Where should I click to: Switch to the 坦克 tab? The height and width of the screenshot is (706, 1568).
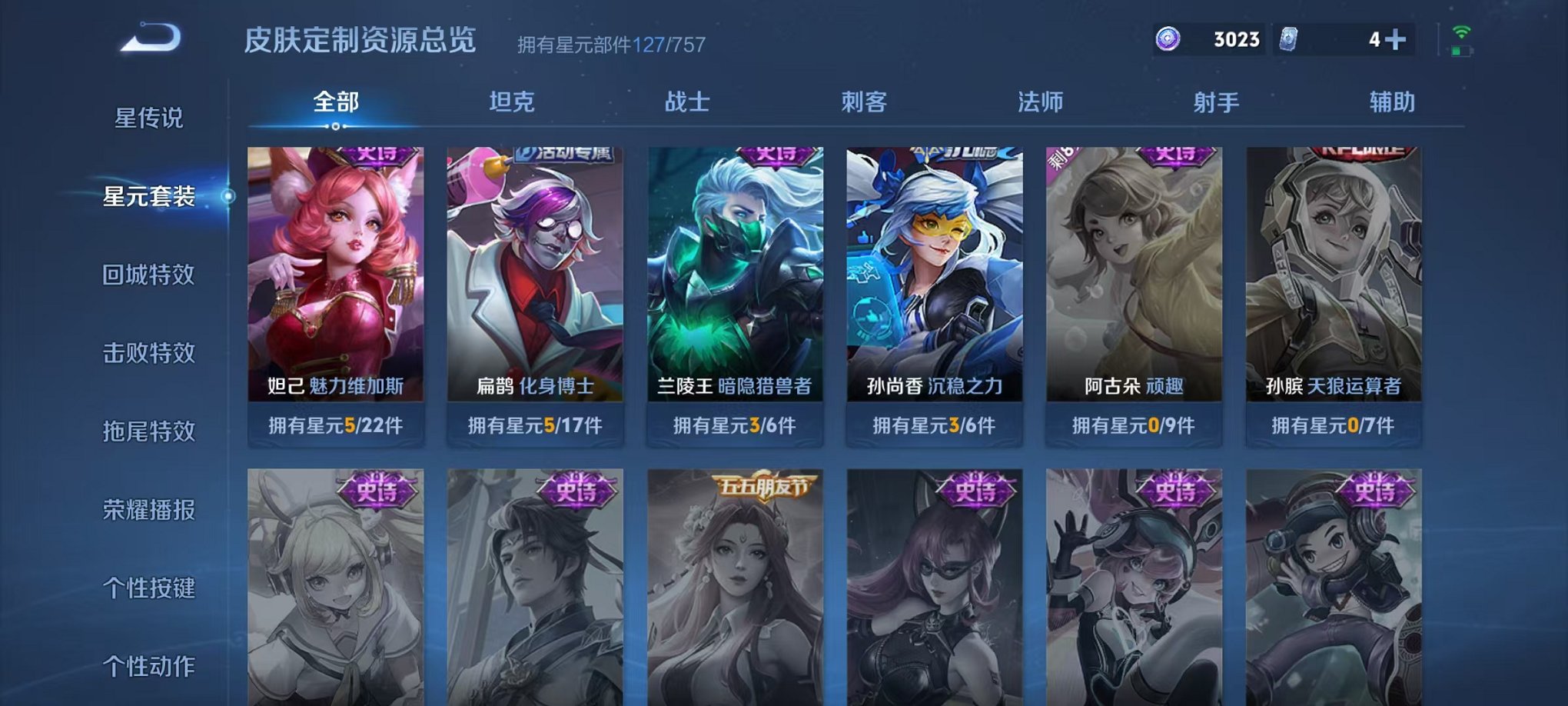511,101
